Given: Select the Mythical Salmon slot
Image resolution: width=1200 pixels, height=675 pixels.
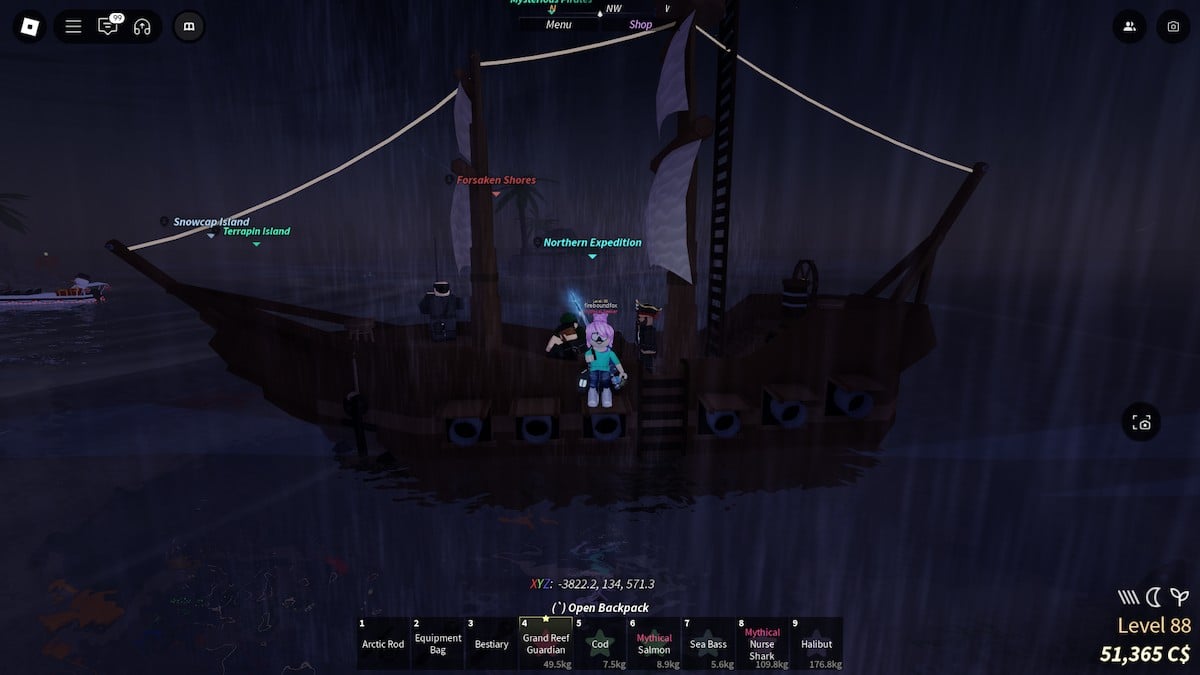Looking at the screenshot, I should pyautogui.click(x=654, y=643).
